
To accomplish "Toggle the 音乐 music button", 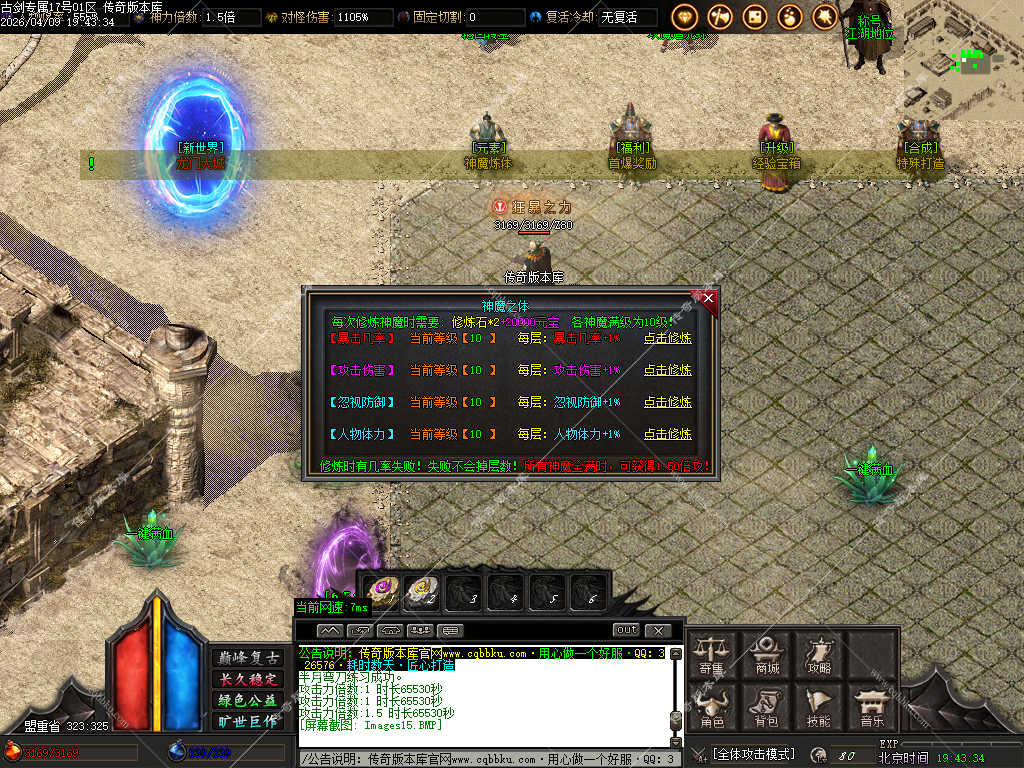I will pos(871,707).
